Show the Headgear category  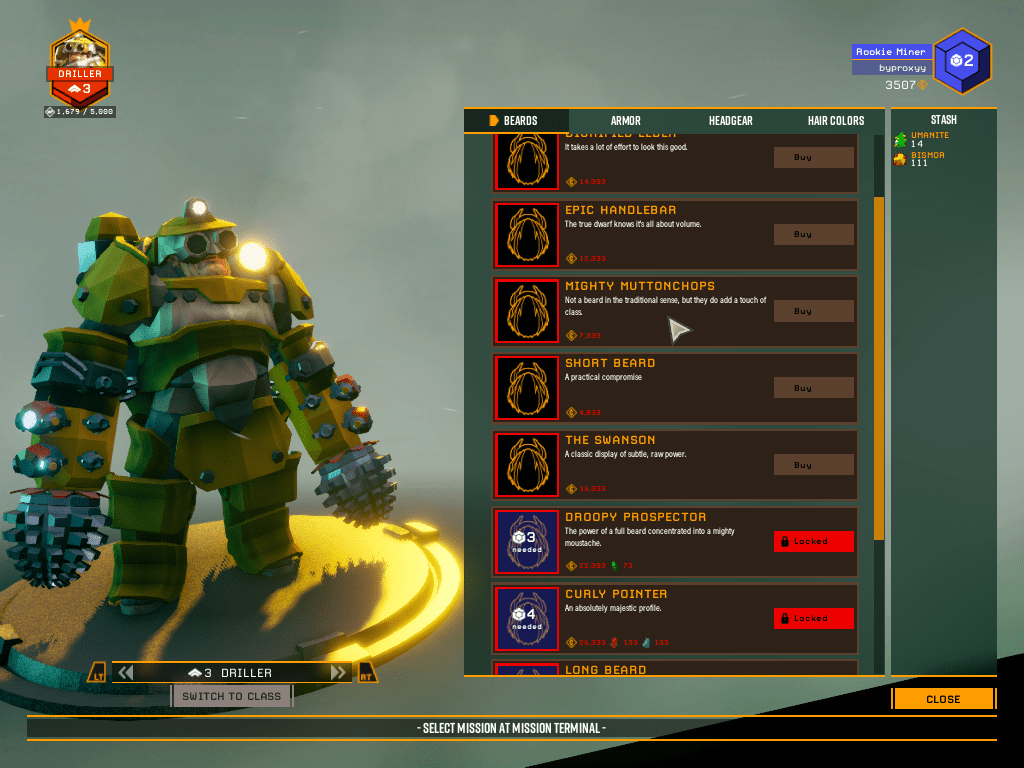tap(730, 121)
